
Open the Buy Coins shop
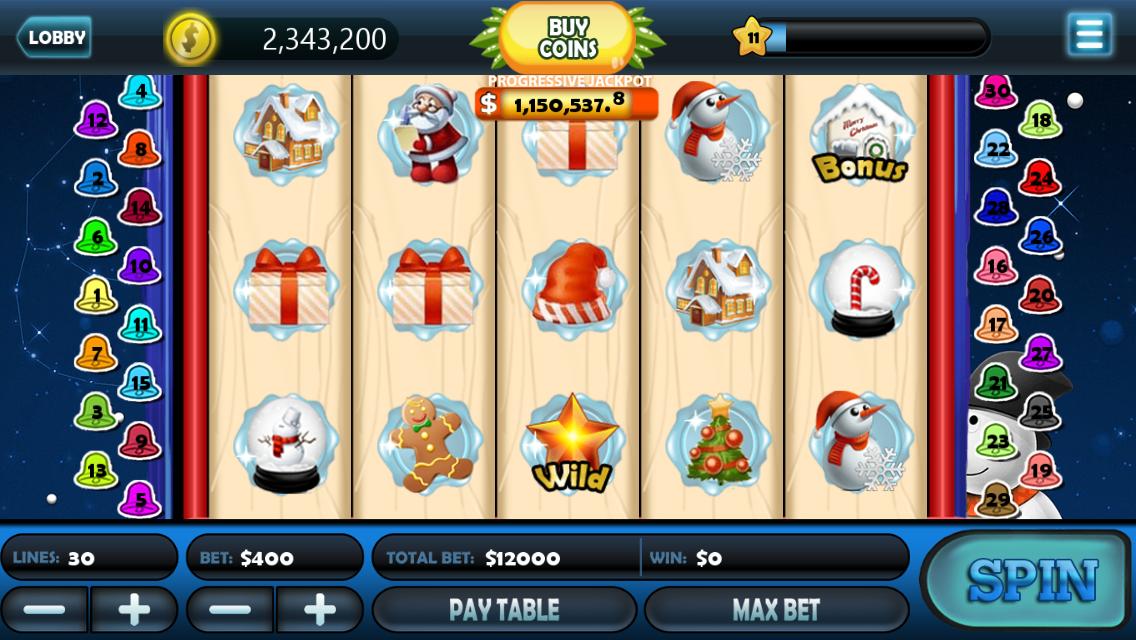(x=567, y=39)
